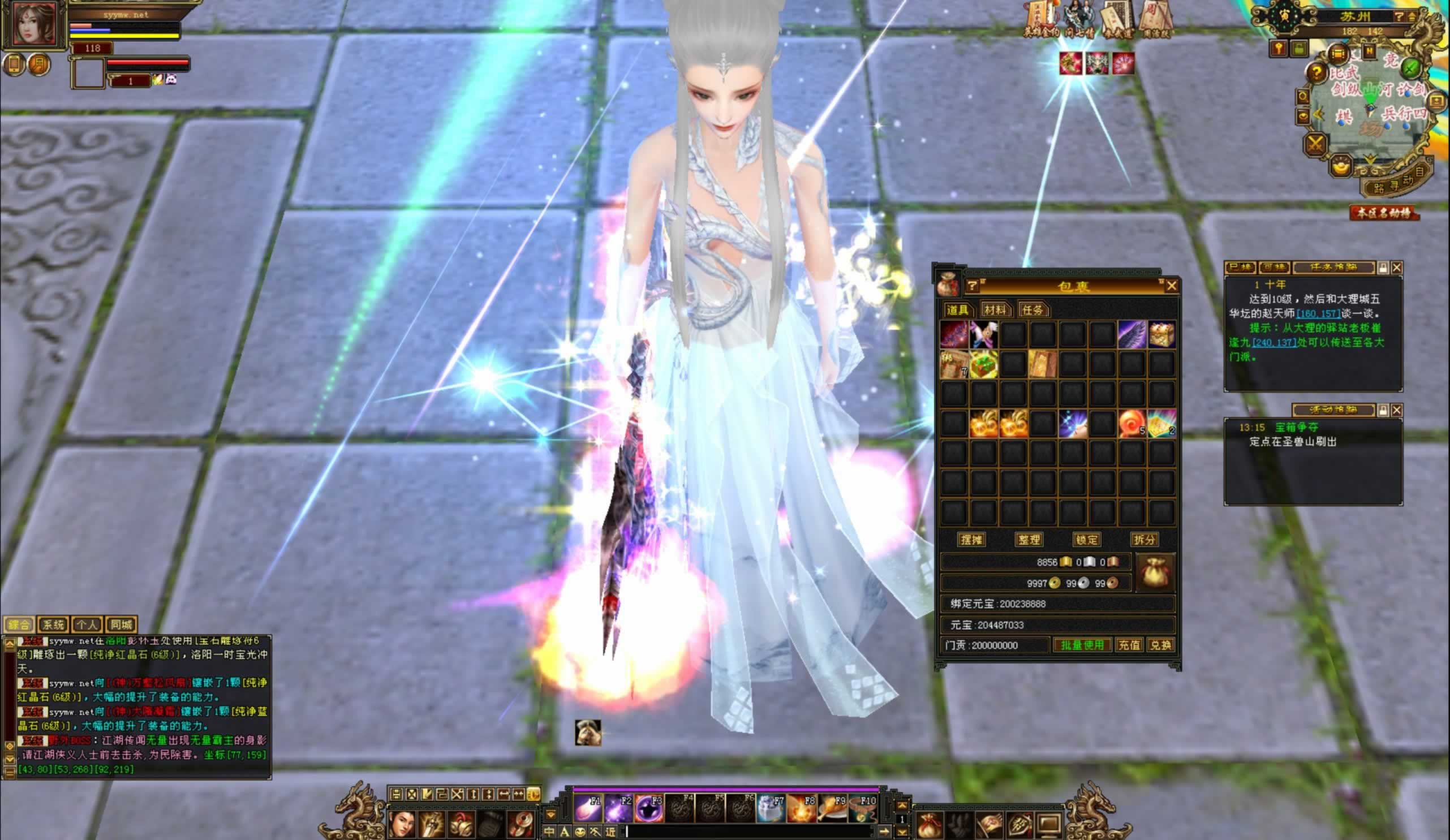
Task: Close the 包裹 inventory window
Action: coord(1171,285)
